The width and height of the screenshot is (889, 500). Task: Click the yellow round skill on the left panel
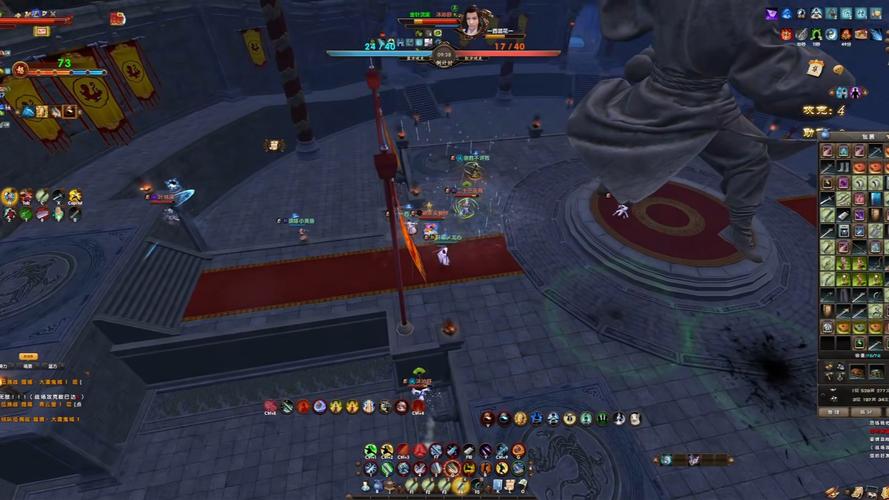click(10, 196)
